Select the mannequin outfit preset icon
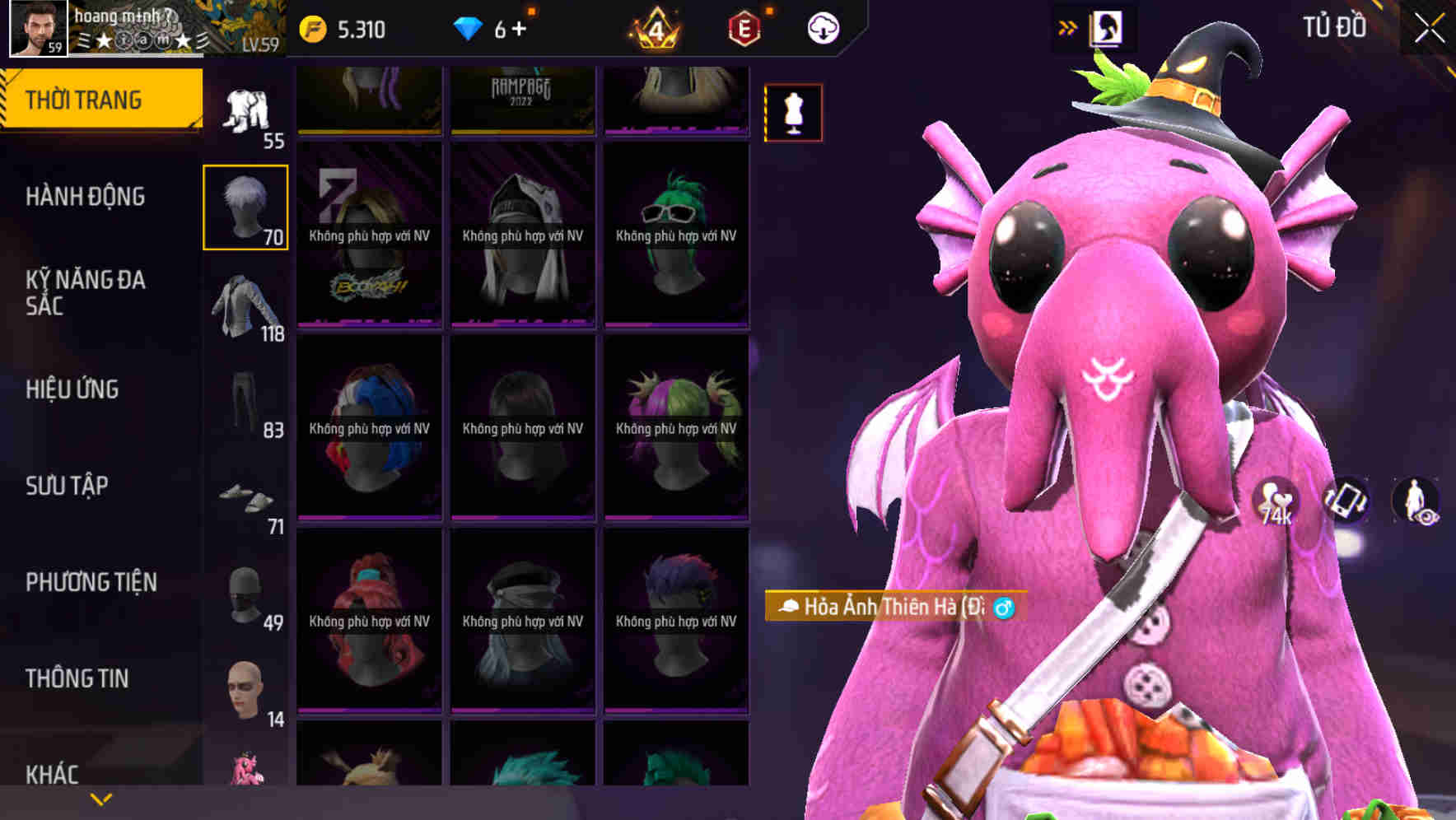The width and height of the screenshot is (1456, 820). [792, 113]
